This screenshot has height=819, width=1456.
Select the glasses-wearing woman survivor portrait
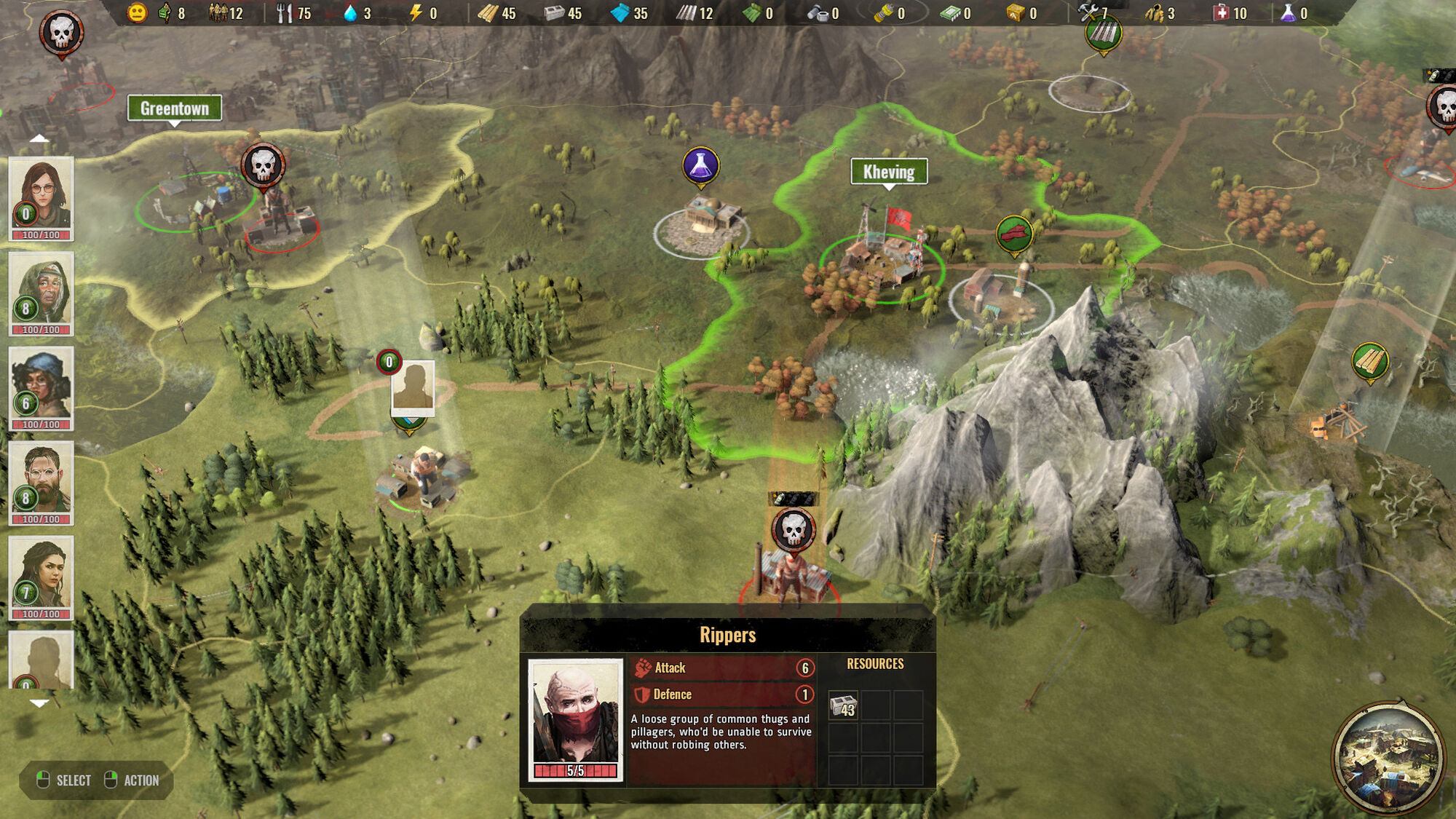click(x=41, y=194)
